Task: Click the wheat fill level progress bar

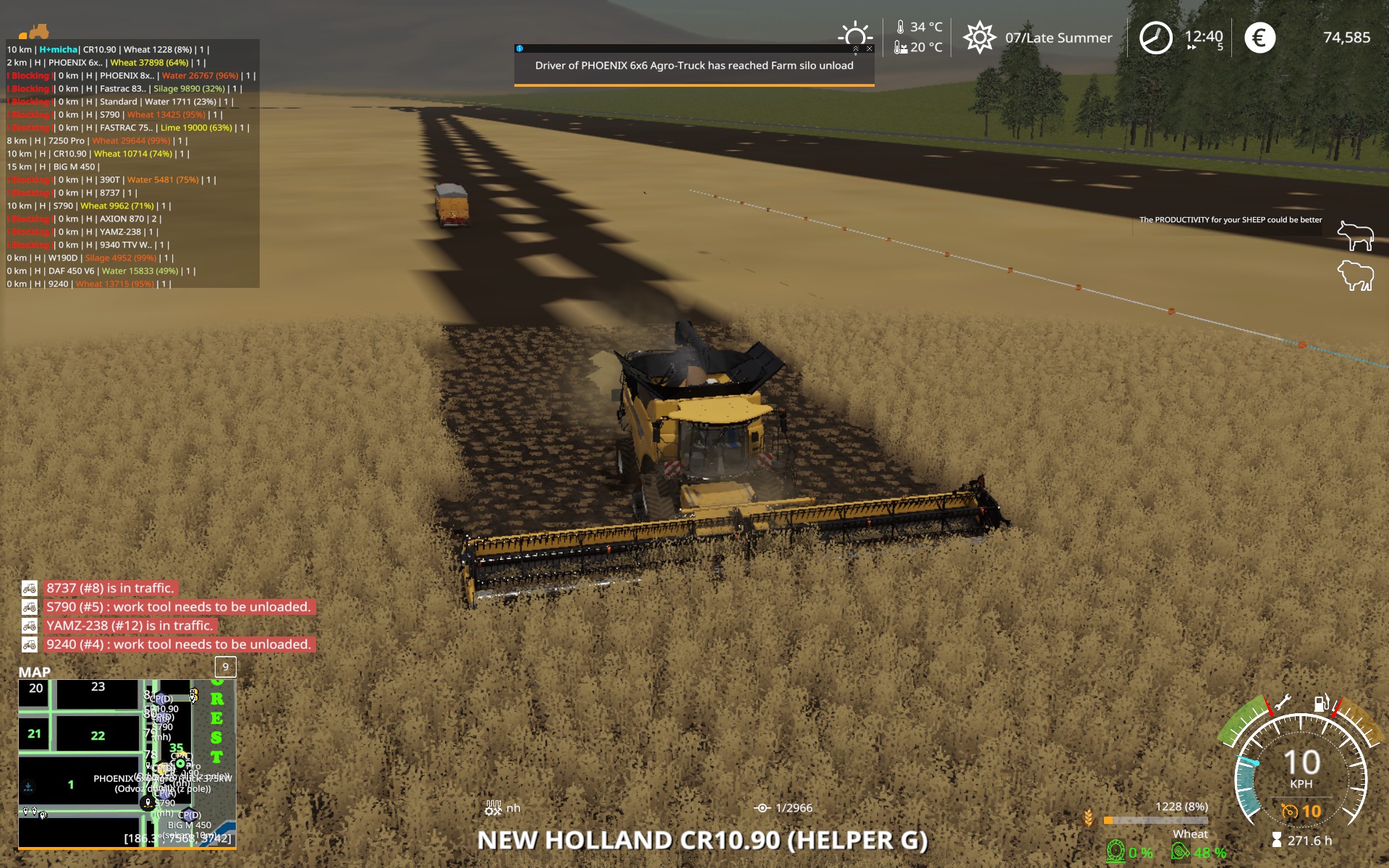Action: coord(1155,820)
